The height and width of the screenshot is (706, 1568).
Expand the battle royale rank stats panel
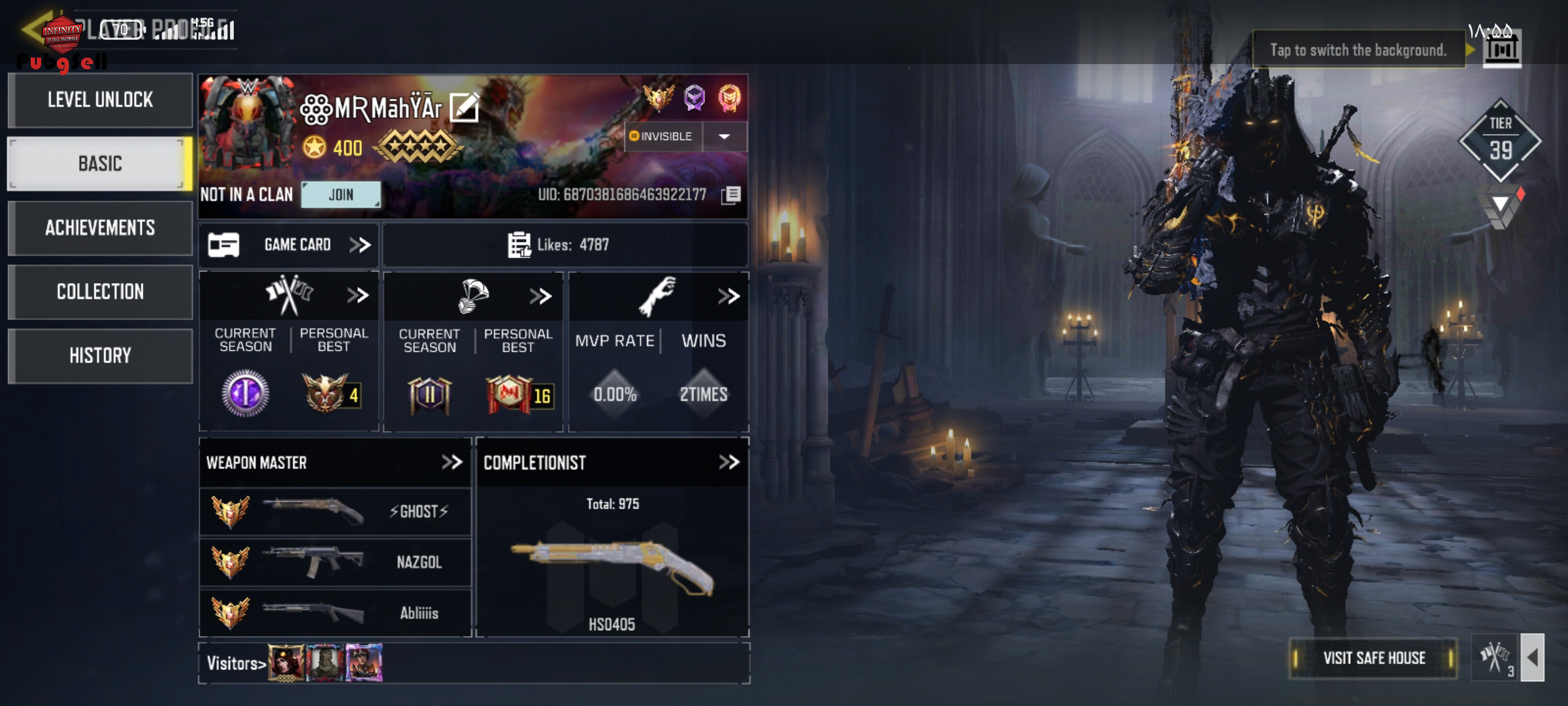pyautogui.click(x=540, y=297)
